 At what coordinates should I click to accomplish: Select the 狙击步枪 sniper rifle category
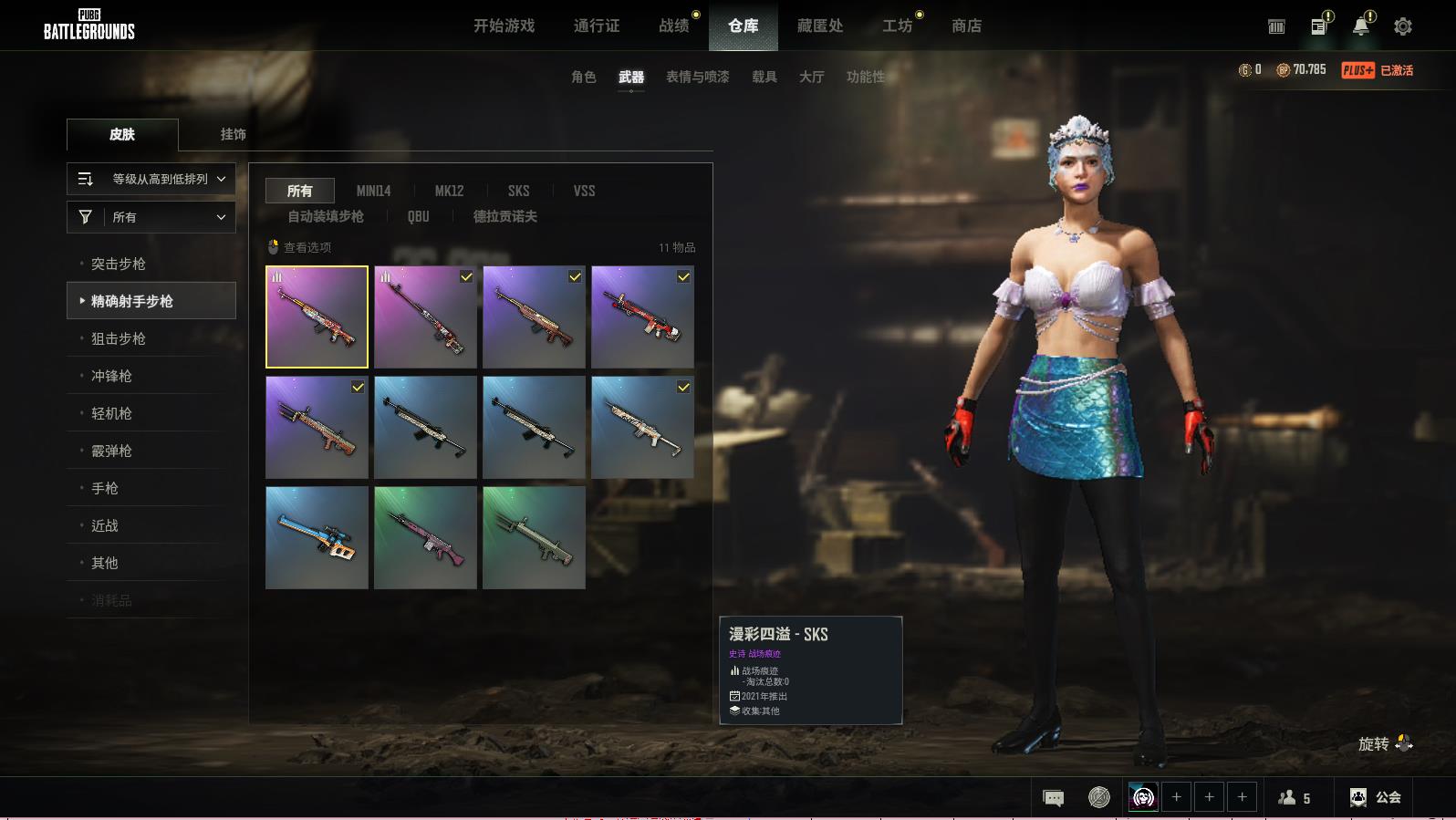(x=119, y=339)
